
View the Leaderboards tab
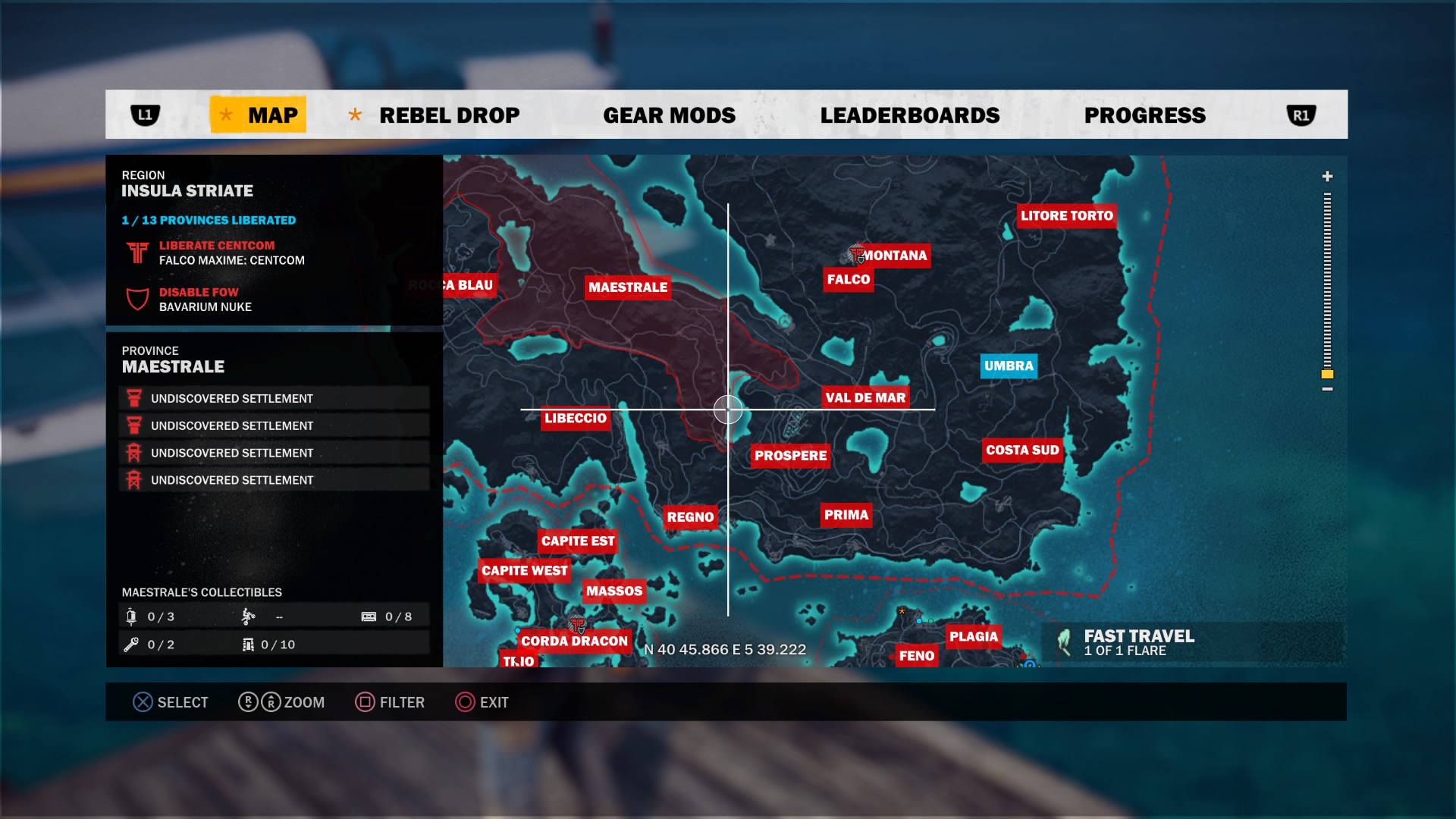[910, 115]
